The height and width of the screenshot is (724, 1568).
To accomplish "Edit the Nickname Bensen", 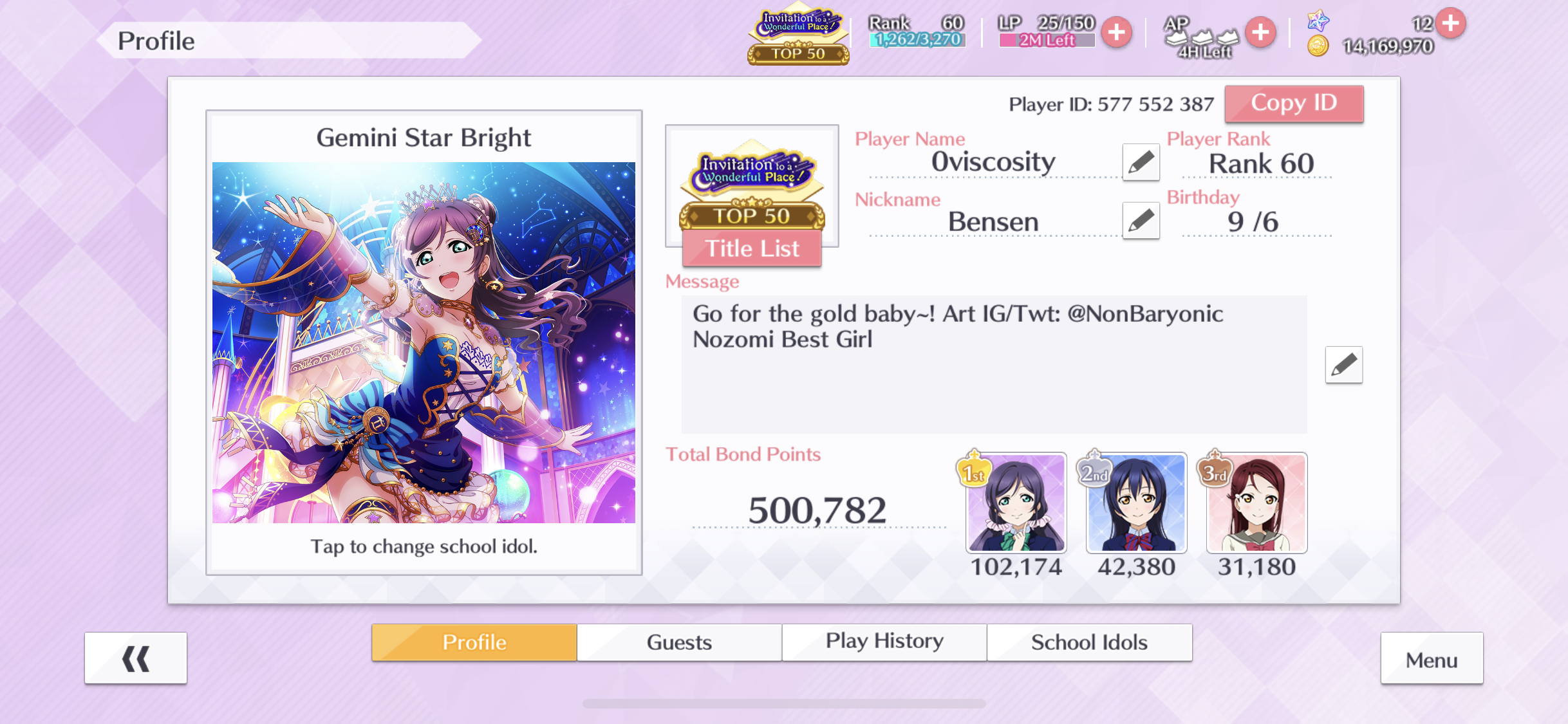I will 1141,221.
